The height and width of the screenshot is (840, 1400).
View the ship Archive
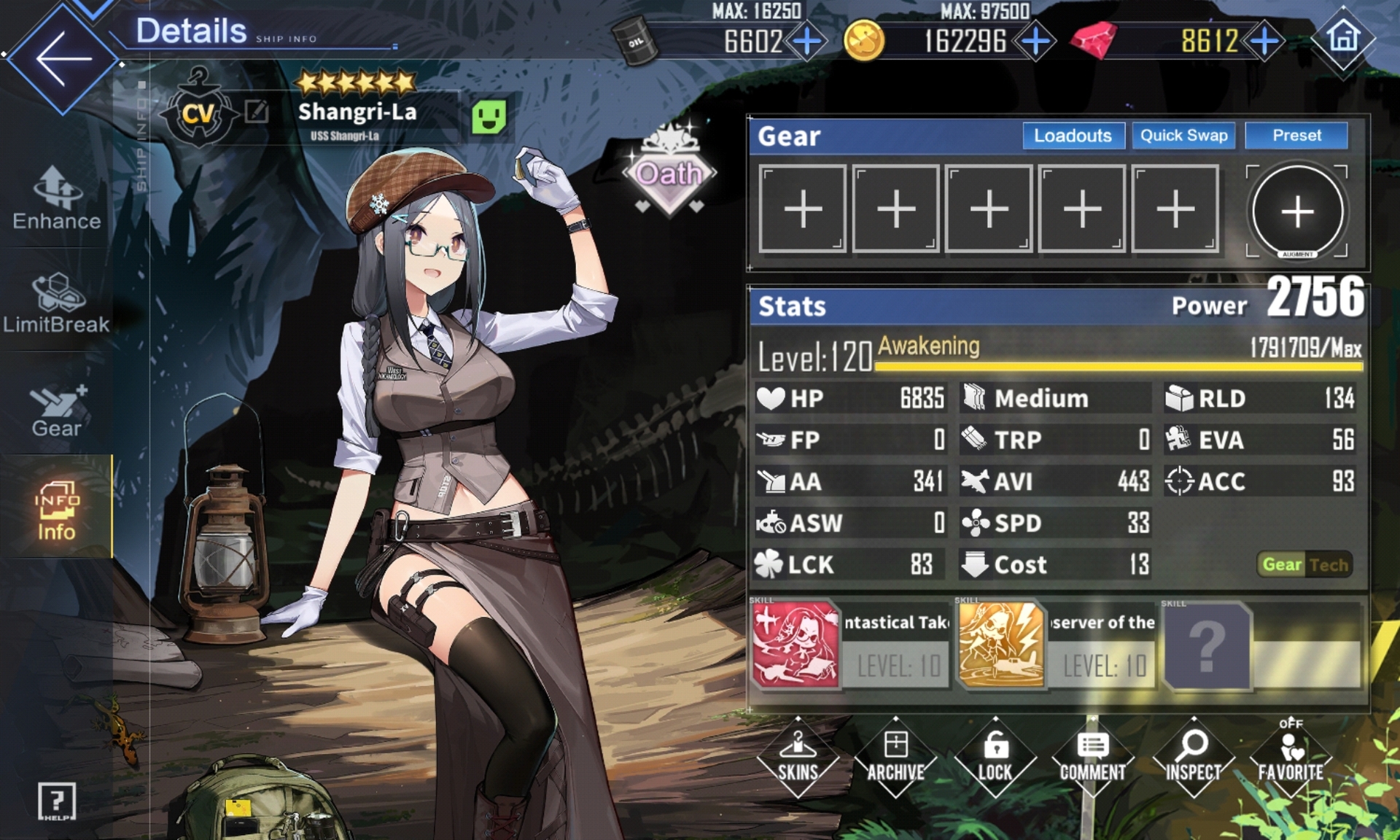pos(895,757)
